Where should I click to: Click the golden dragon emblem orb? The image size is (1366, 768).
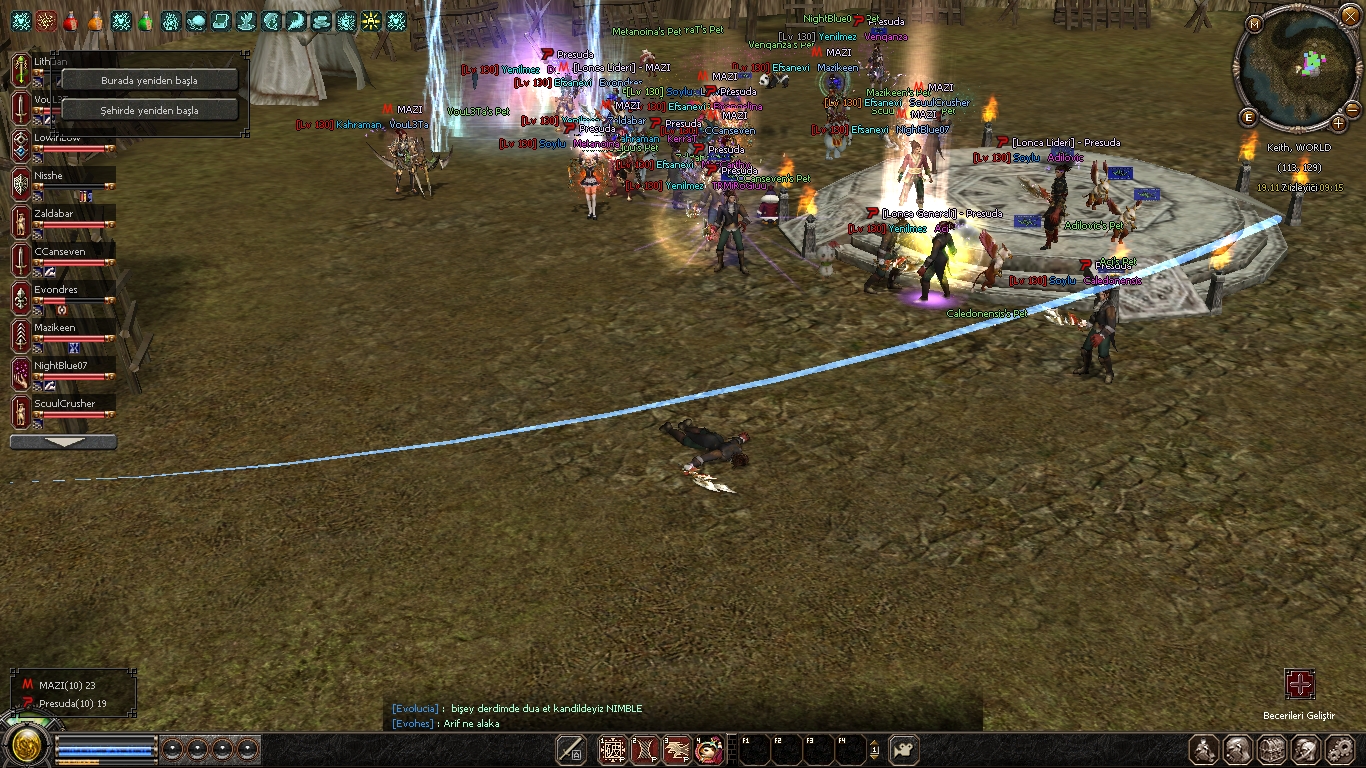coord(26,745)
